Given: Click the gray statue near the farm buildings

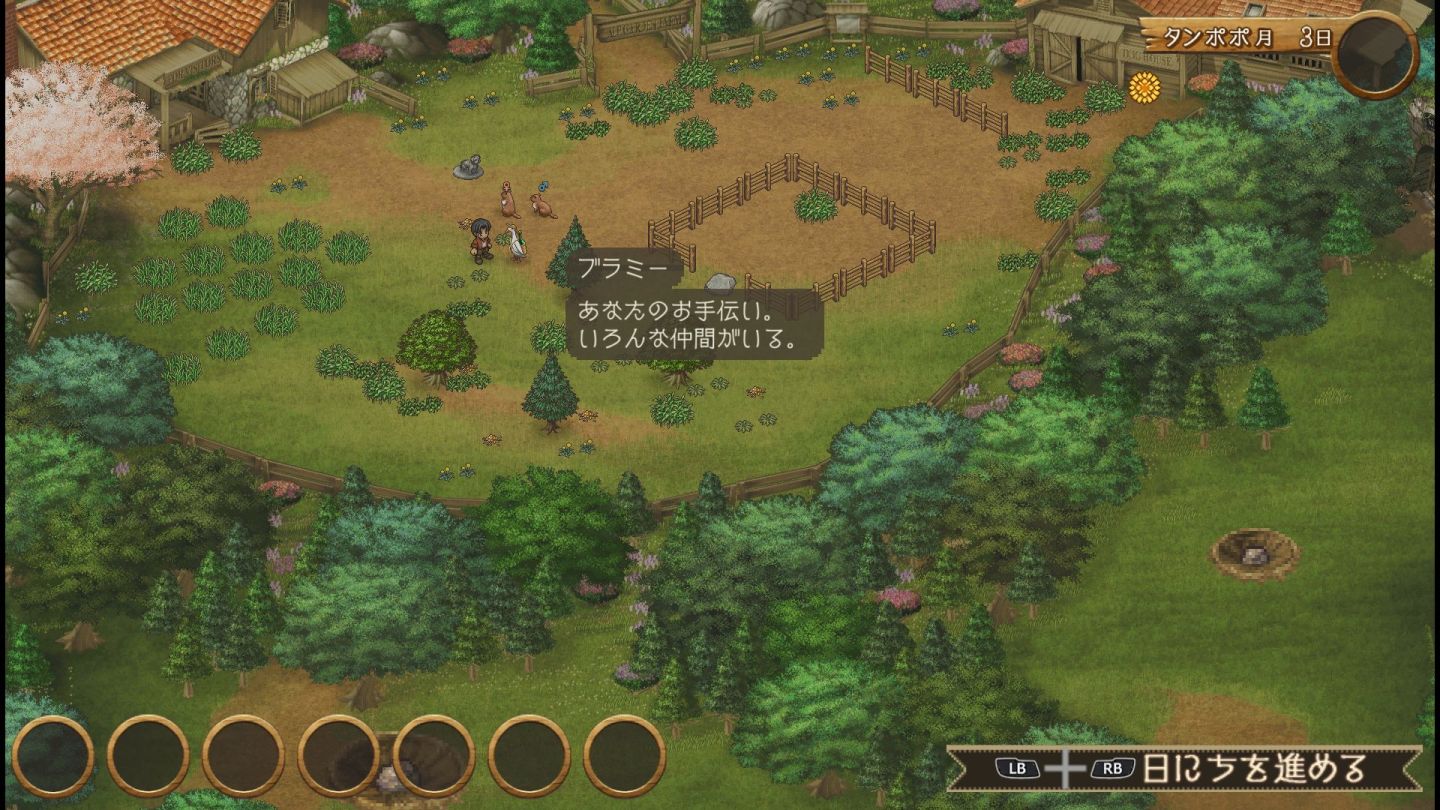Looking at the screenshot, I should click(468, 168).
